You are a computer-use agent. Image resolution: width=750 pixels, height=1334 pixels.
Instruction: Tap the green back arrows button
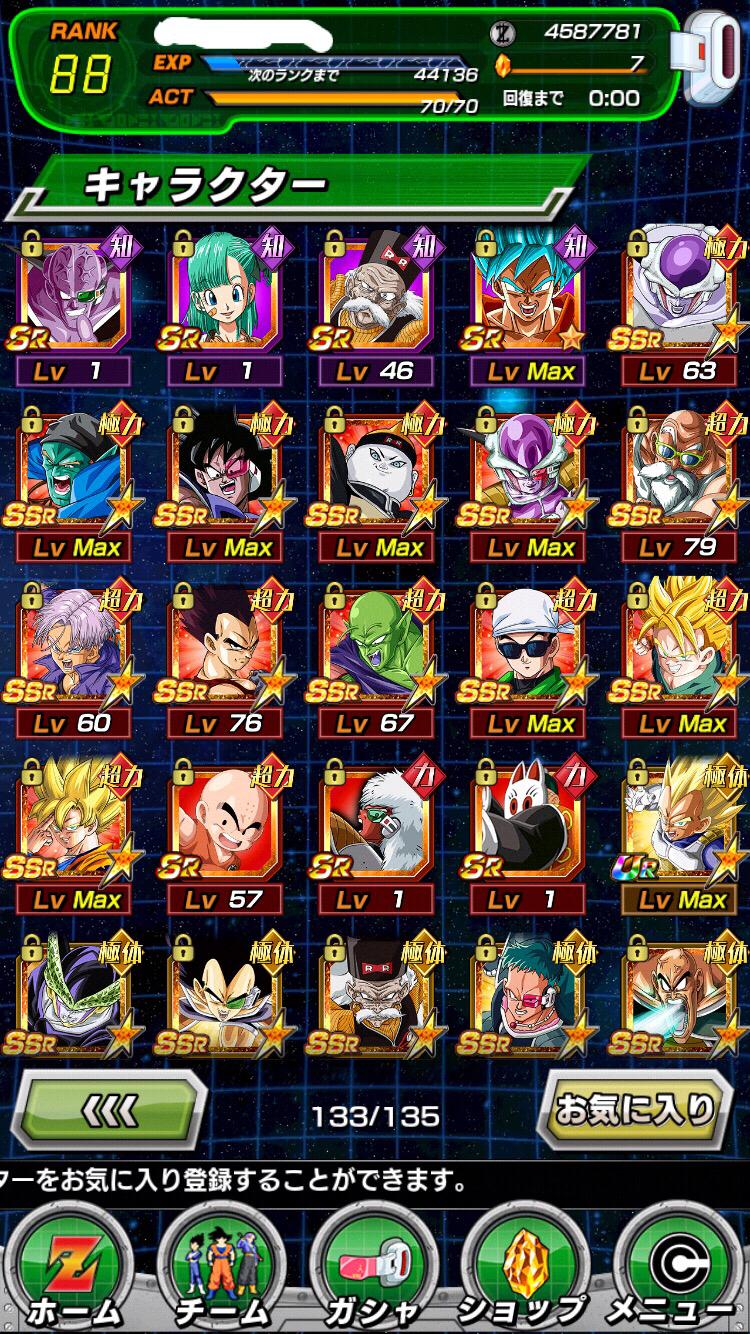pos(110,1108)
